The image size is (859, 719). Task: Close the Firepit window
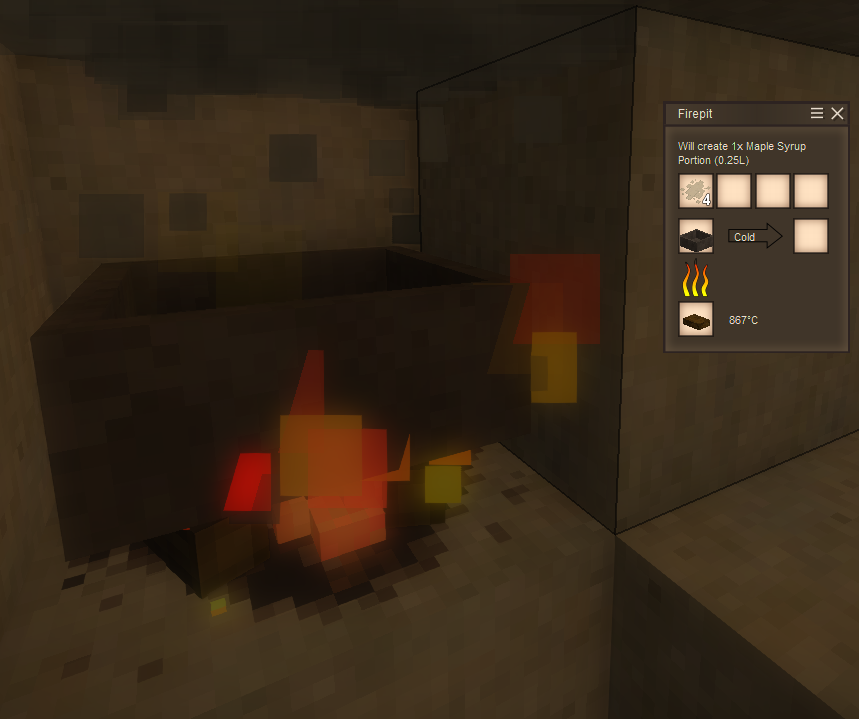[x=838, y=114]
